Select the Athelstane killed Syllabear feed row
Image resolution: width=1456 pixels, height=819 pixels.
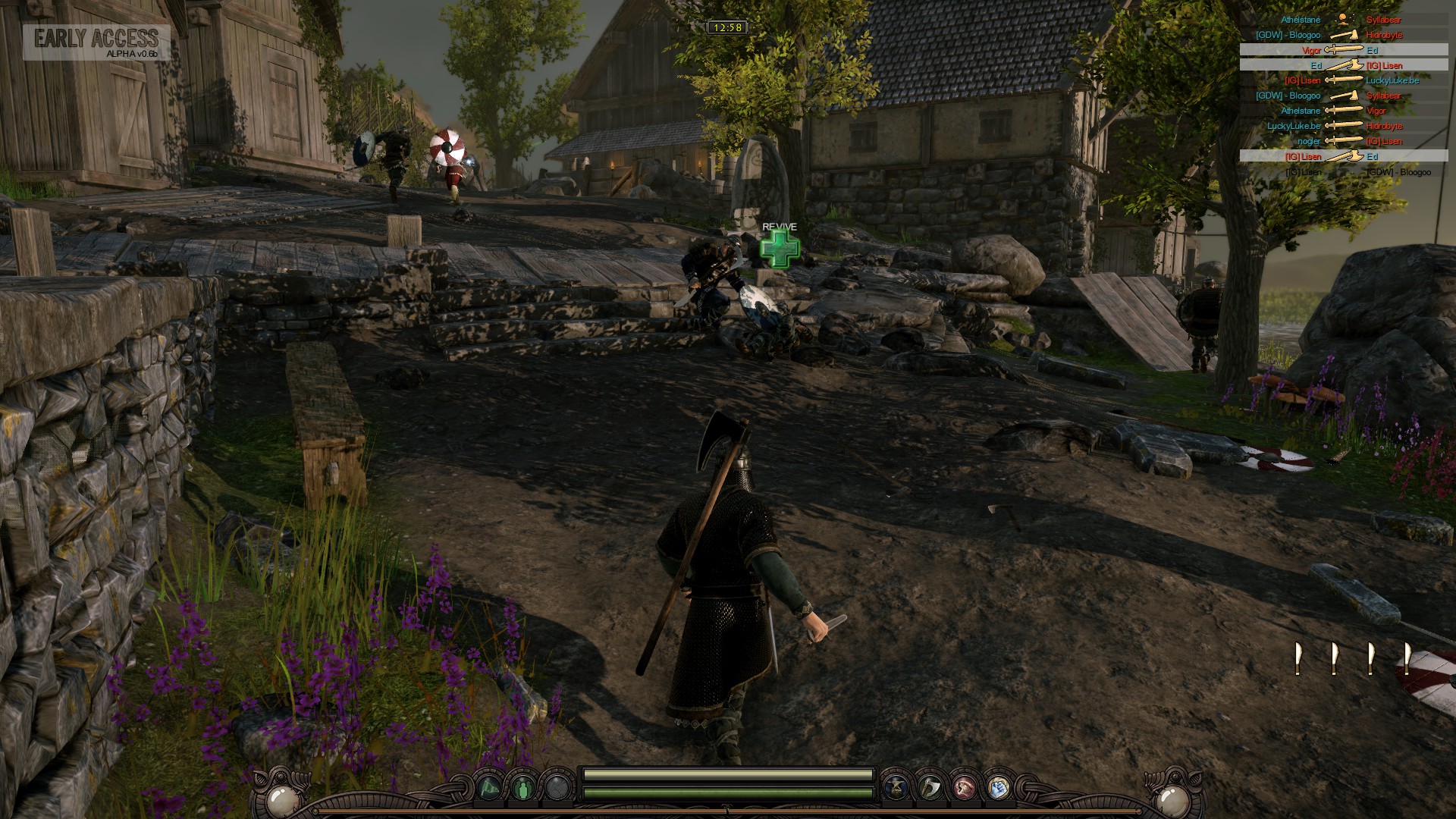pyautogui.click(x=1342, y=20)
